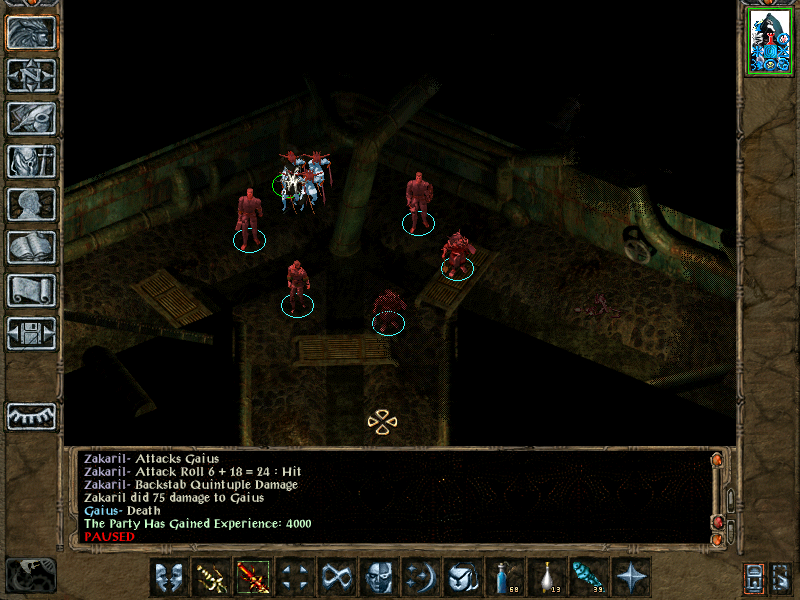The height and width of the screenshot is (600, 800).
Task: Click the closed-eye rest button
Action: [x=31, y=416]
